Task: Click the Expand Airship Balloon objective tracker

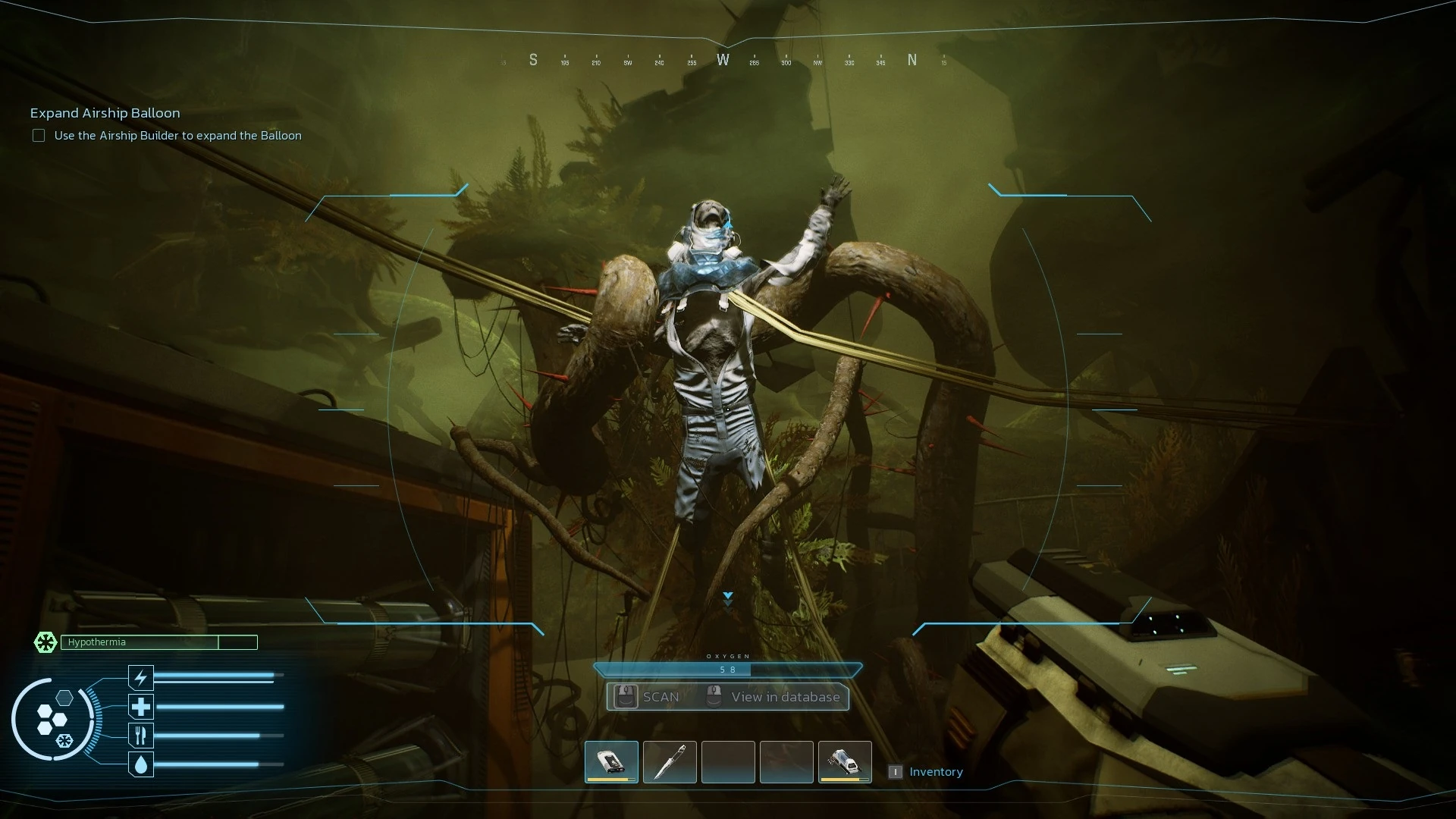Action: pyautogui.click(x=105, y=113)
